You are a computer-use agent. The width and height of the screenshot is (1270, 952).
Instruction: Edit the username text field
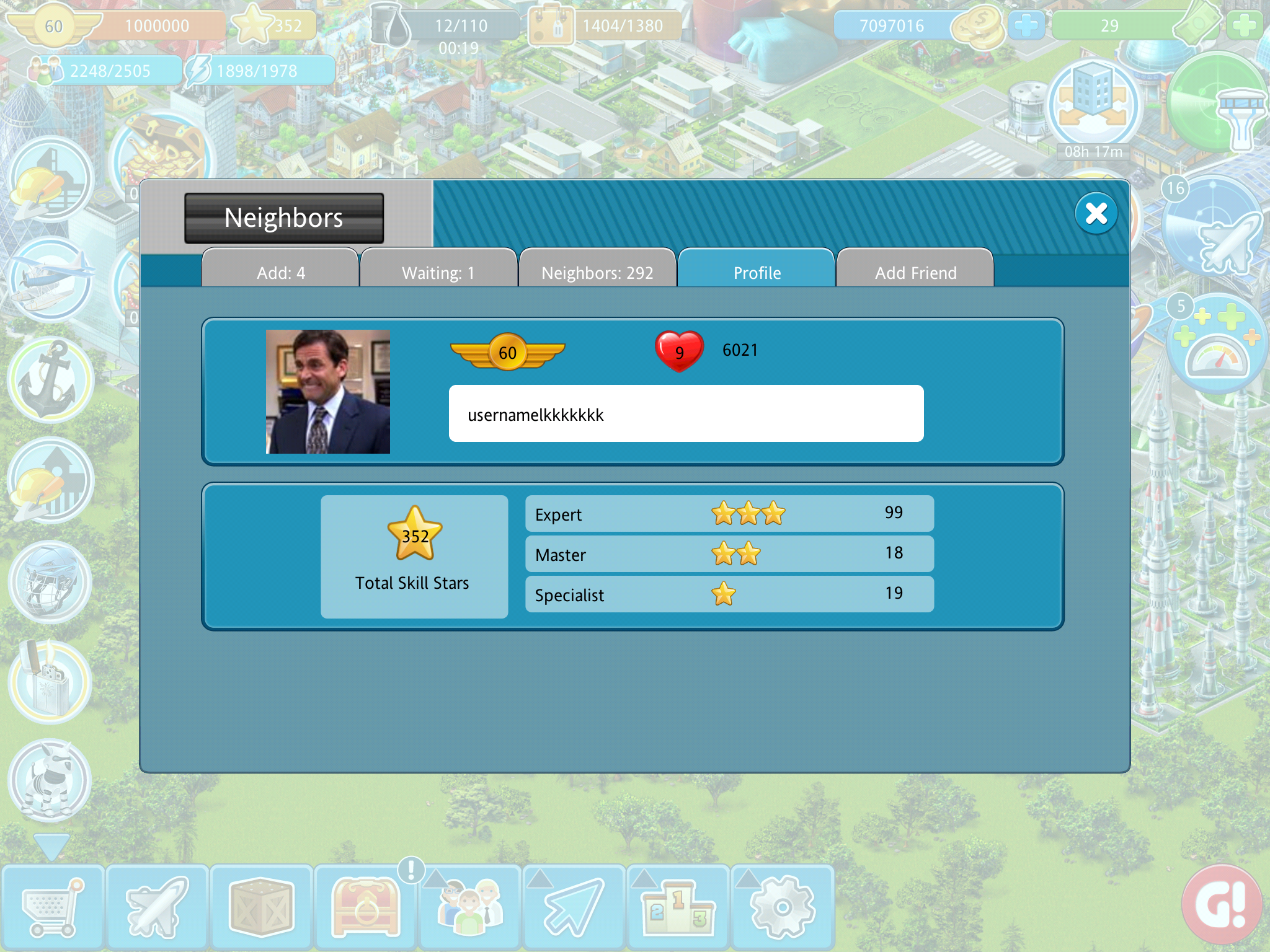[x=686, y=414]
